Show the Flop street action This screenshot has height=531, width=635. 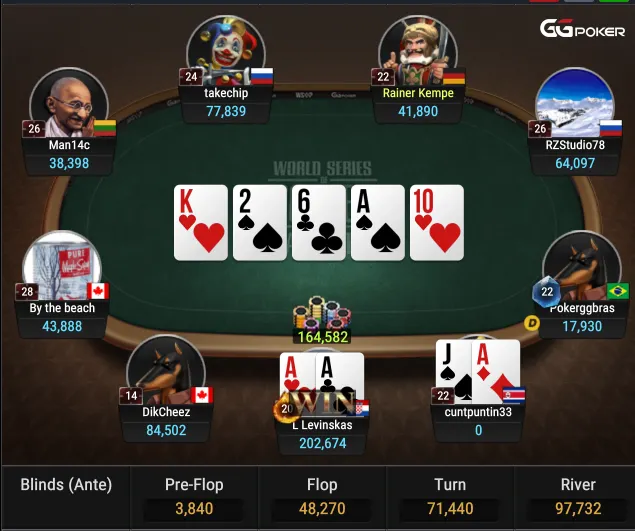(323, 496)
